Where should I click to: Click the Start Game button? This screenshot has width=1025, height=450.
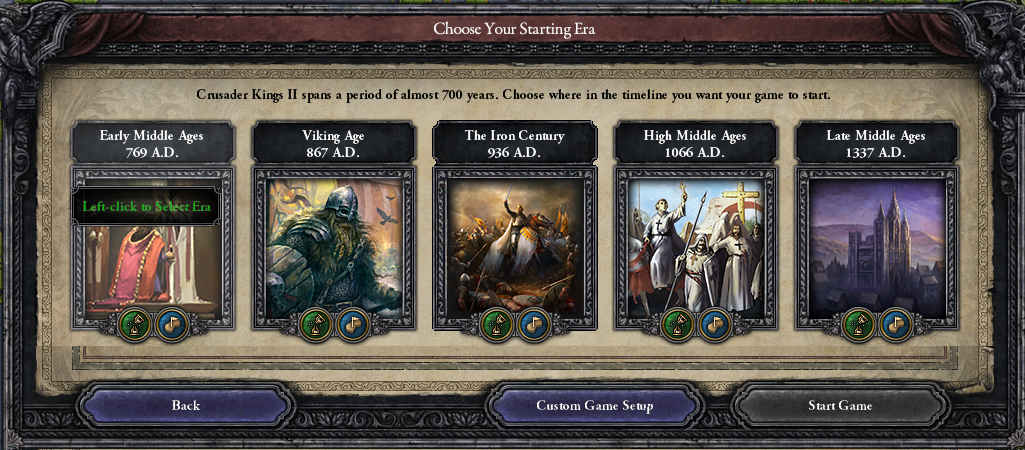(x=840, y=406)
